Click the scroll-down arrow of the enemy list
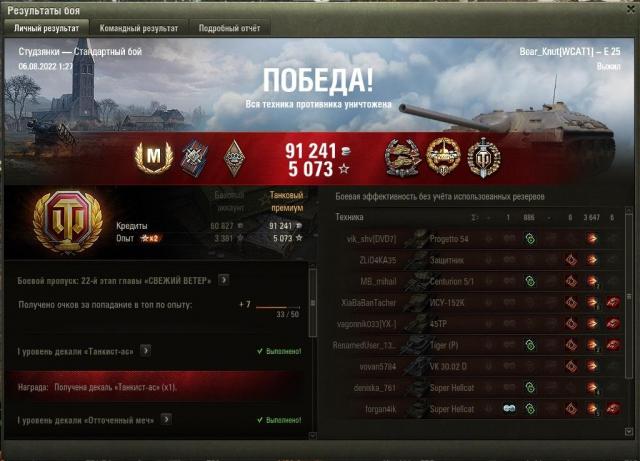Viewport: 640px width, 461px height. click(629, 432)
